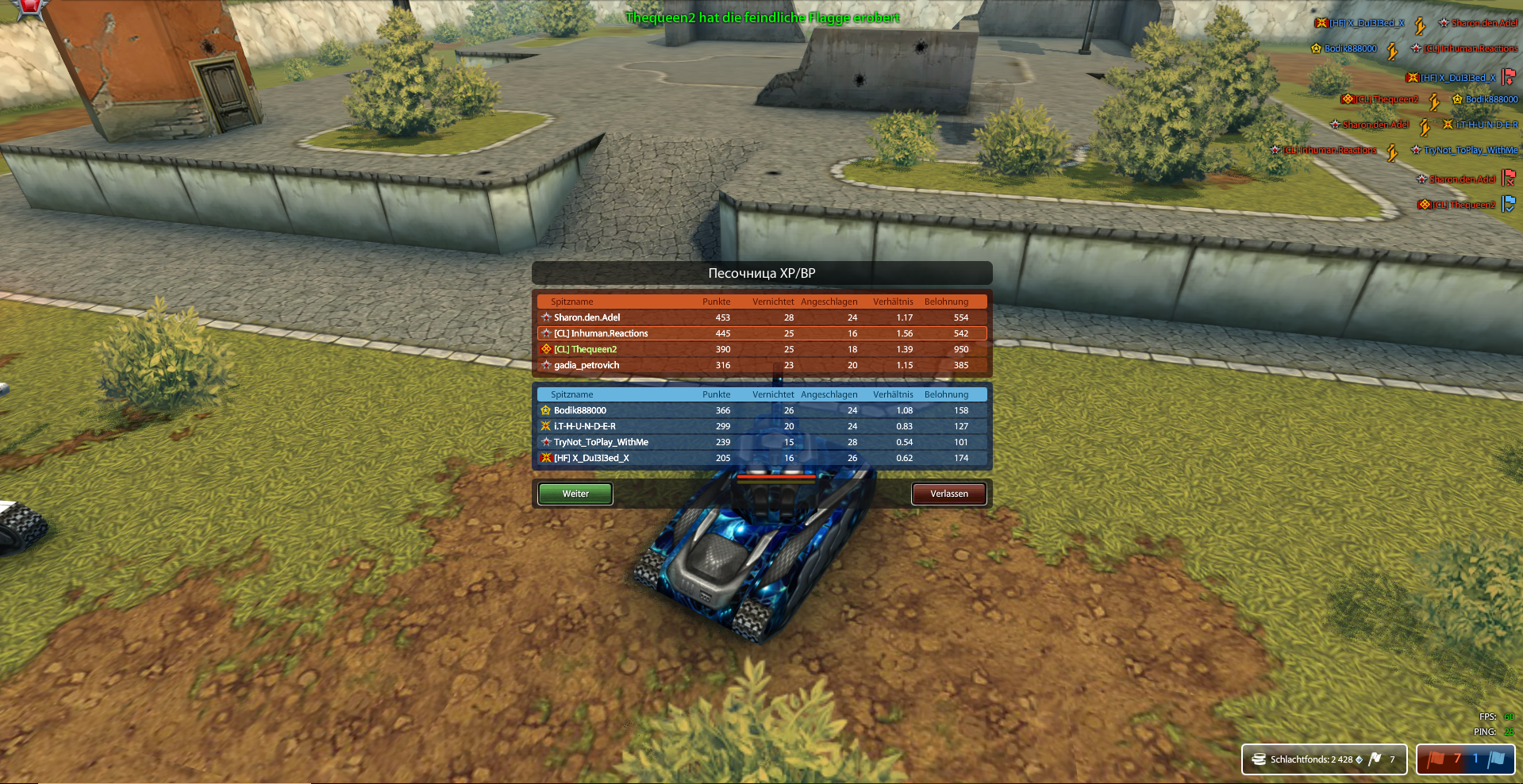Click the green Weiter button

(575, 494)
